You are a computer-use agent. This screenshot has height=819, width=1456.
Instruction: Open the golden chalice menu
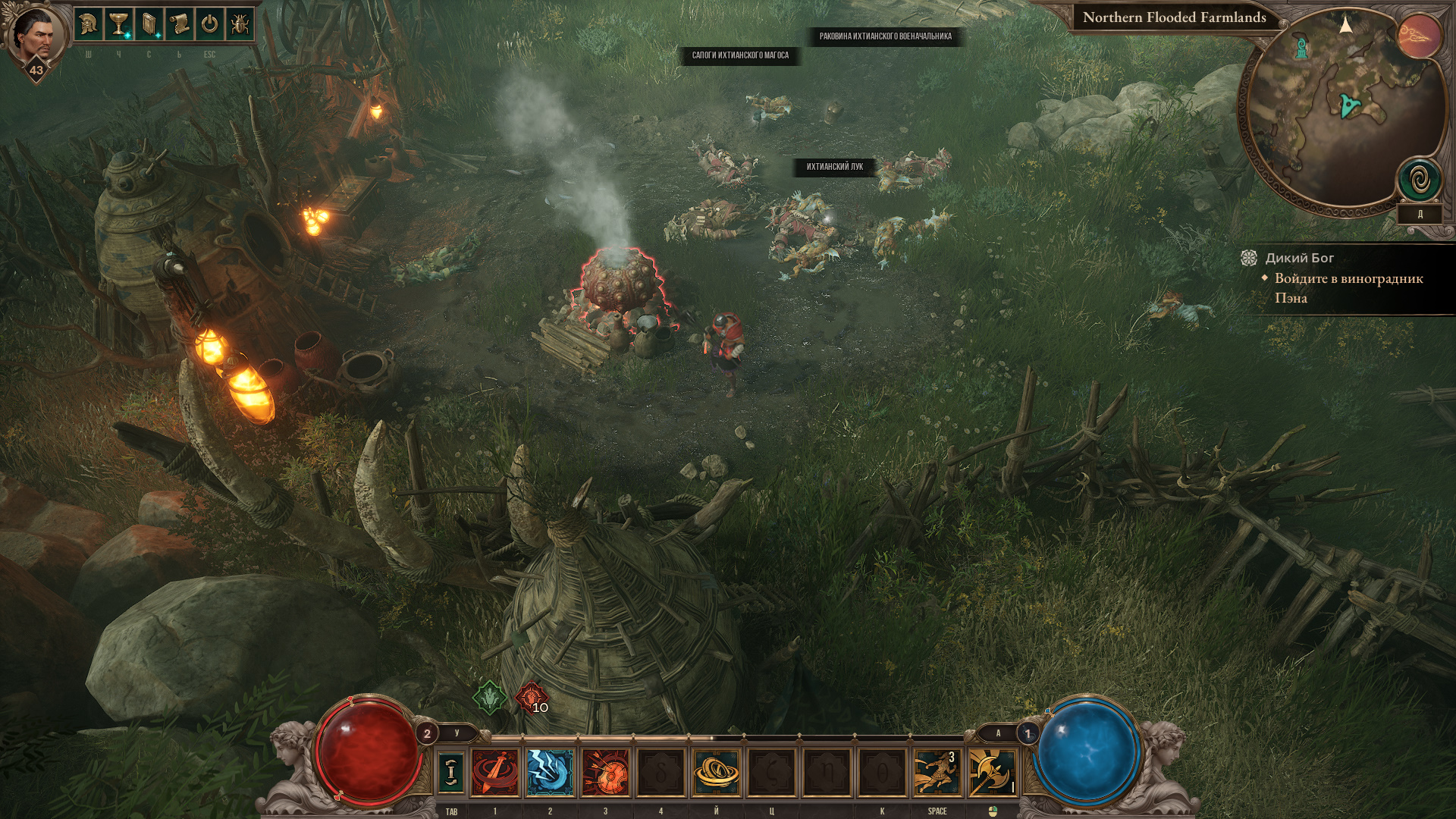(x=118, y=24)
